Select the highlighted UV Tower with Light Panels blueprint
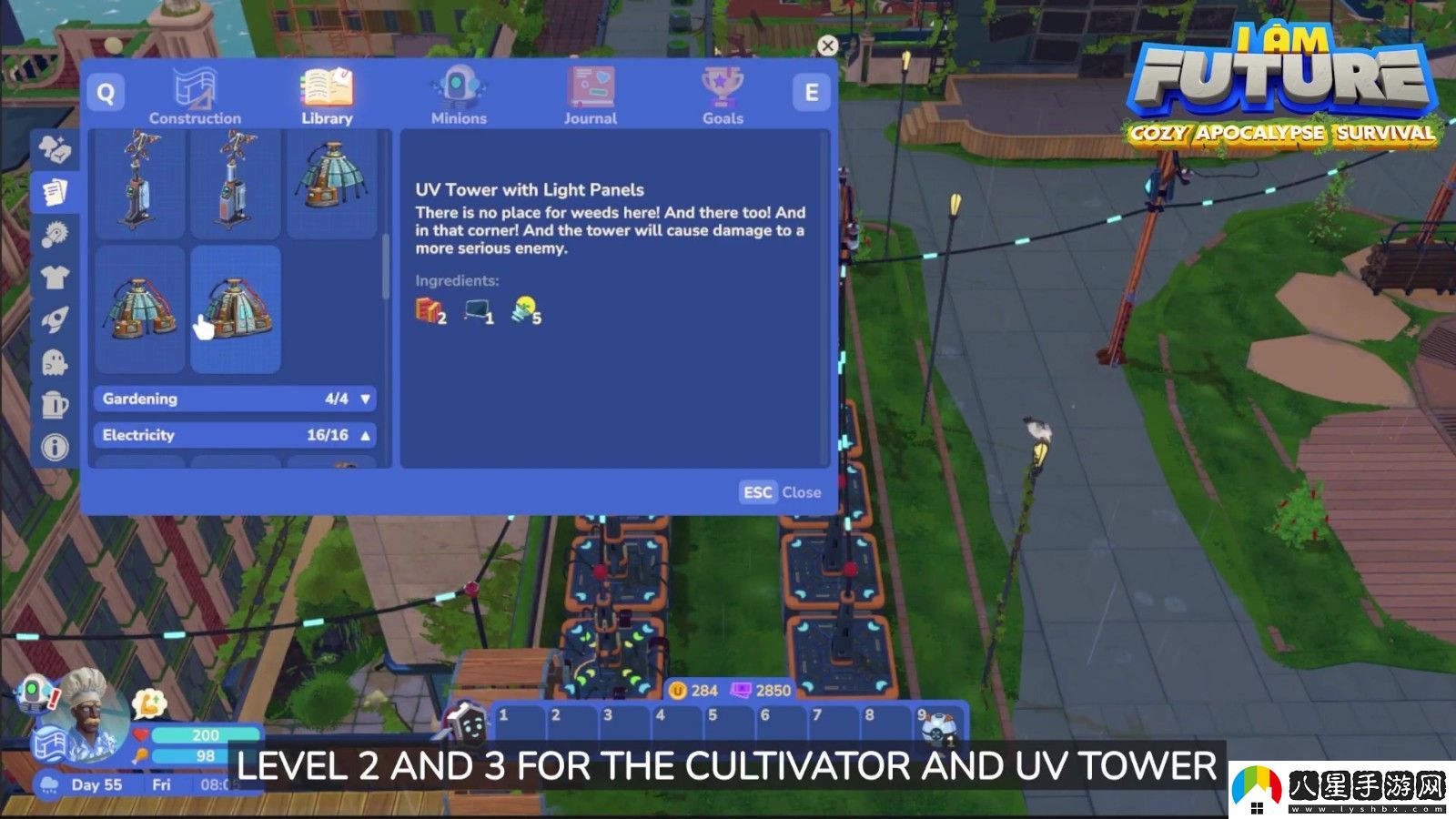 pos(236,308)
